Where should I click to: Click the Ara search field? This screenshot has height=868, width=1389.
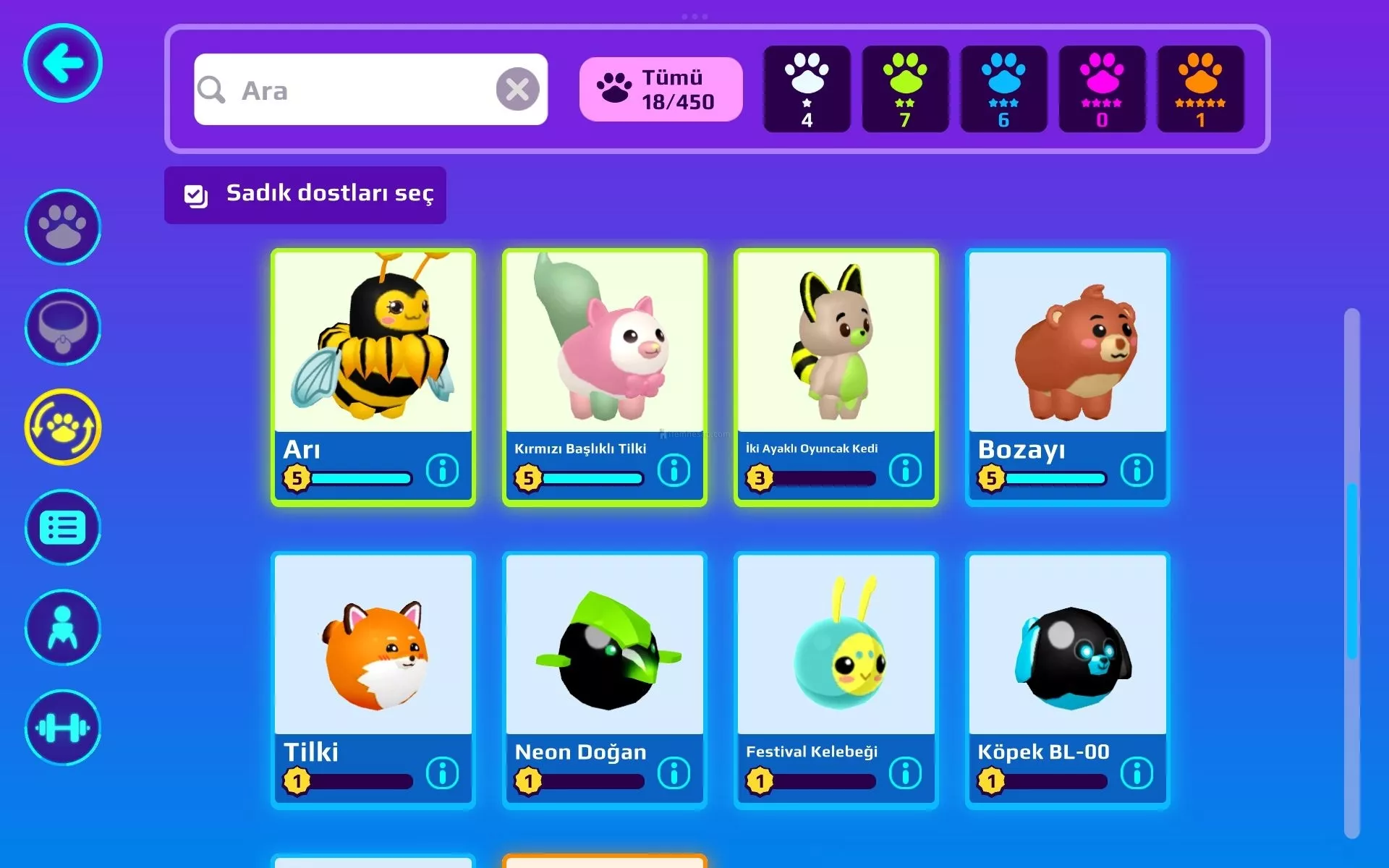click(347, 90)
